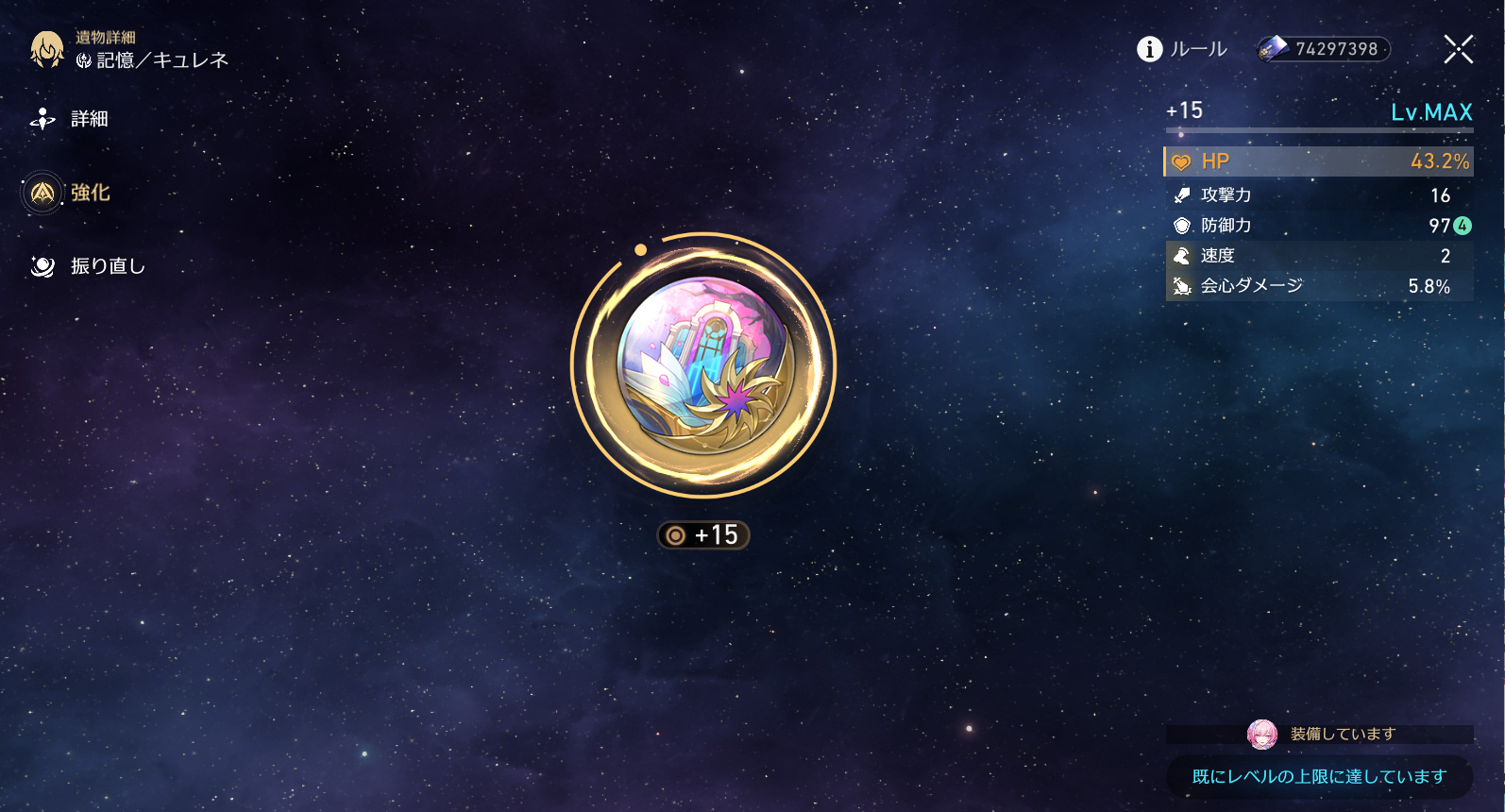Select the HP main stat row

pos(1319,161)
